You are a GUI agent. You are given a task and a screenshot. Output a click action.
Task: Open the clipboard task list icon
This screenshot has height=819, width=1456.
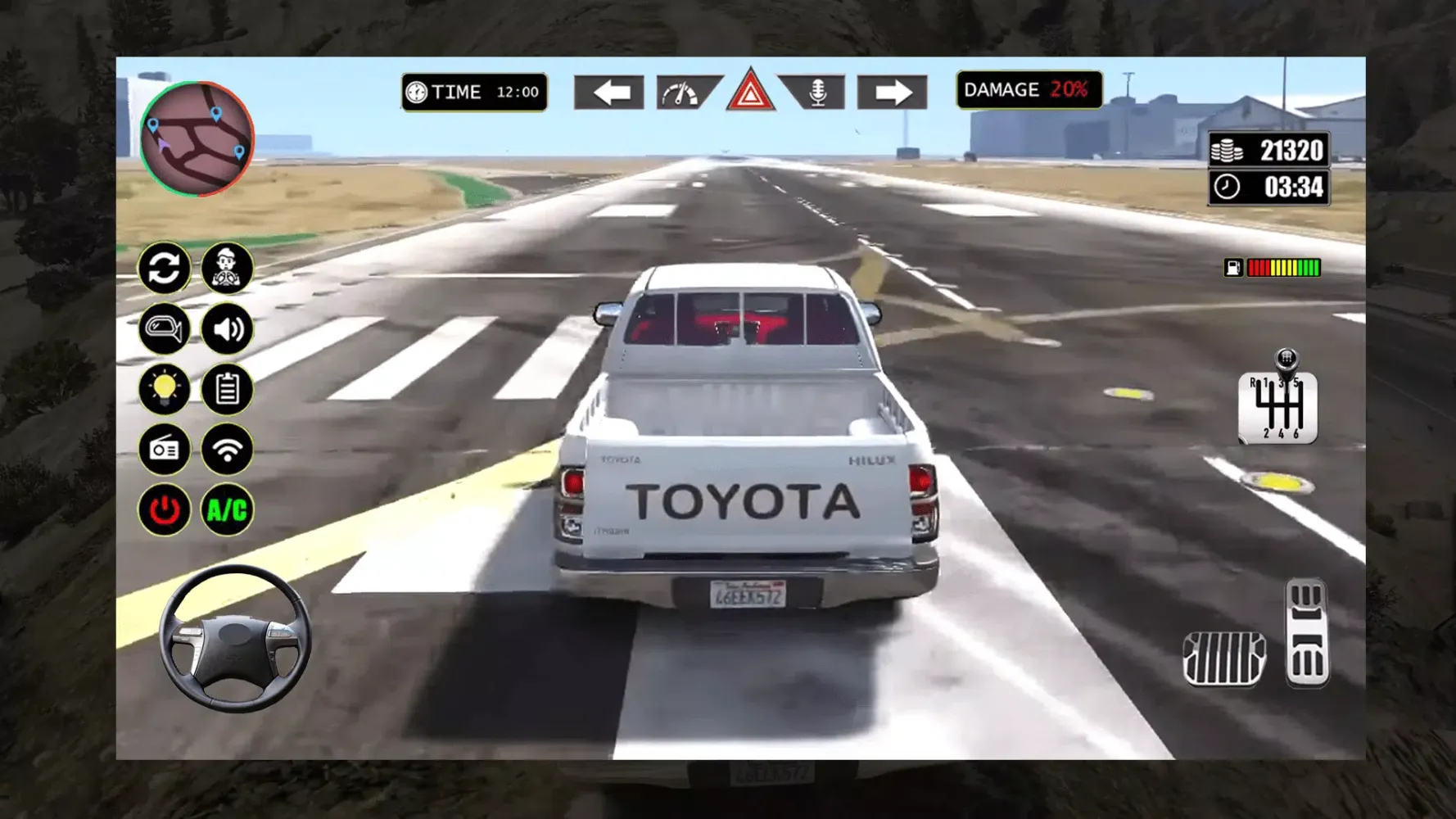[x=228, y=389]
